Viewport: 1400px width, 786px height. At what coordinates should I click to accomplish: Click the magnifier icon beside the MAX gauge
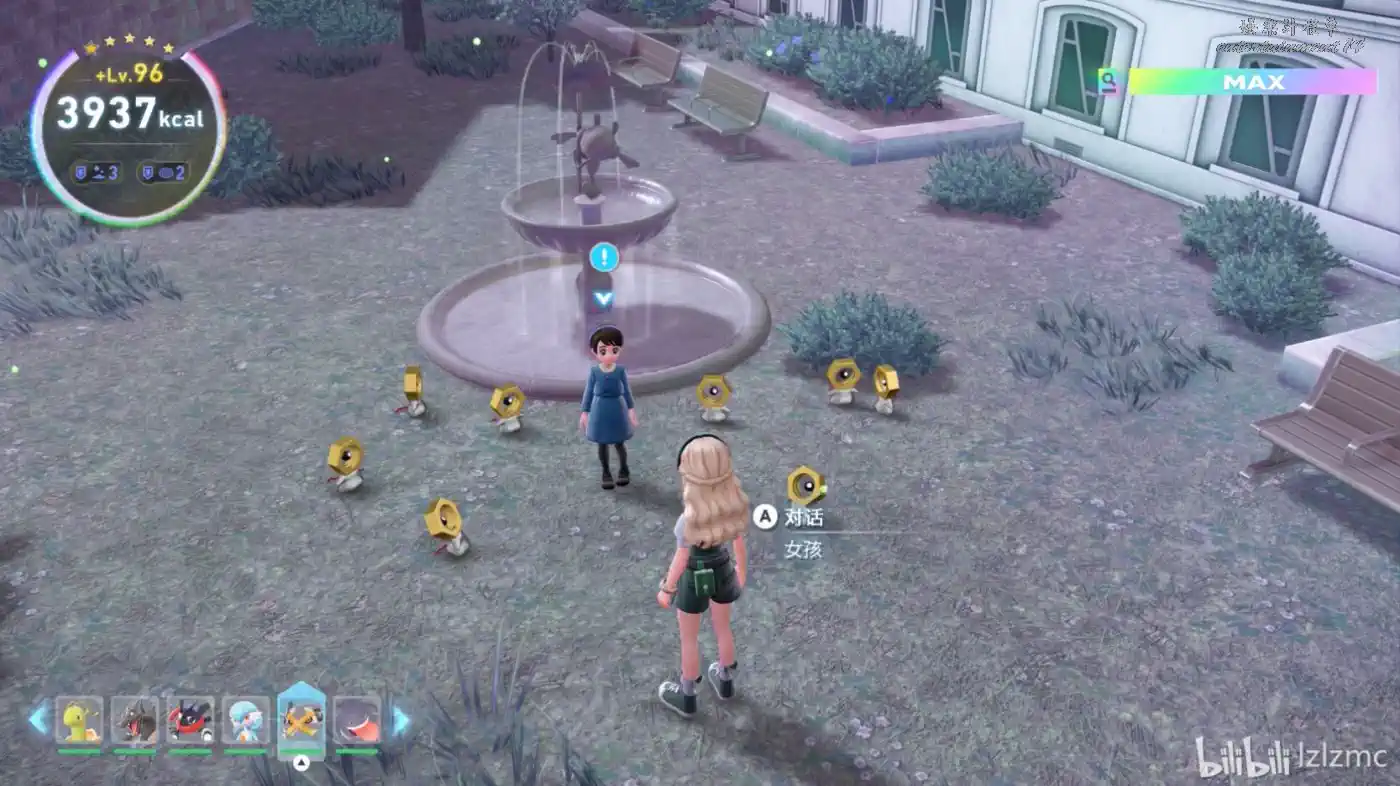coord(1108,81)
